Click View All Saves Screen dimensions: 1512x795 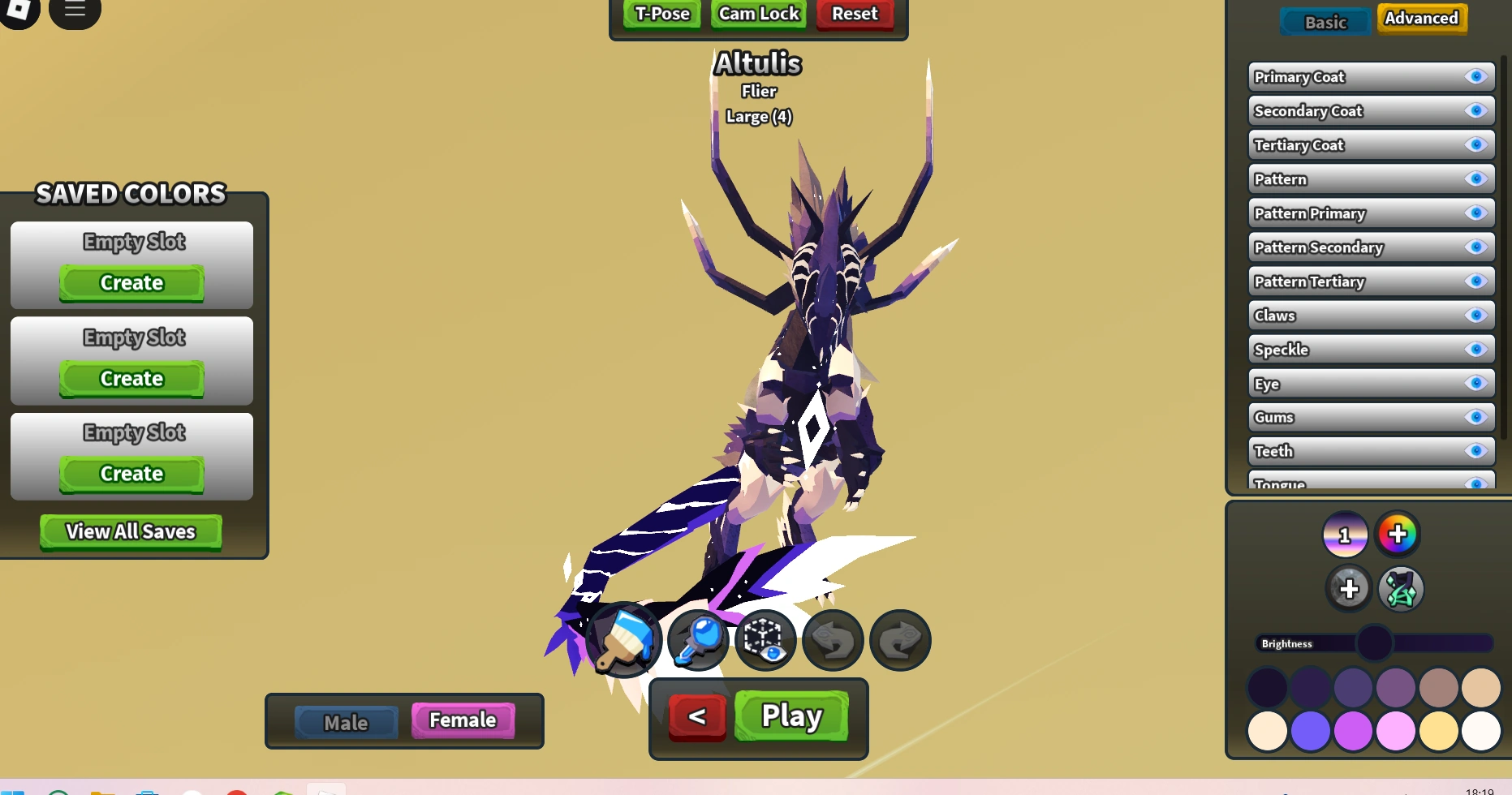[x=131, y=531]
